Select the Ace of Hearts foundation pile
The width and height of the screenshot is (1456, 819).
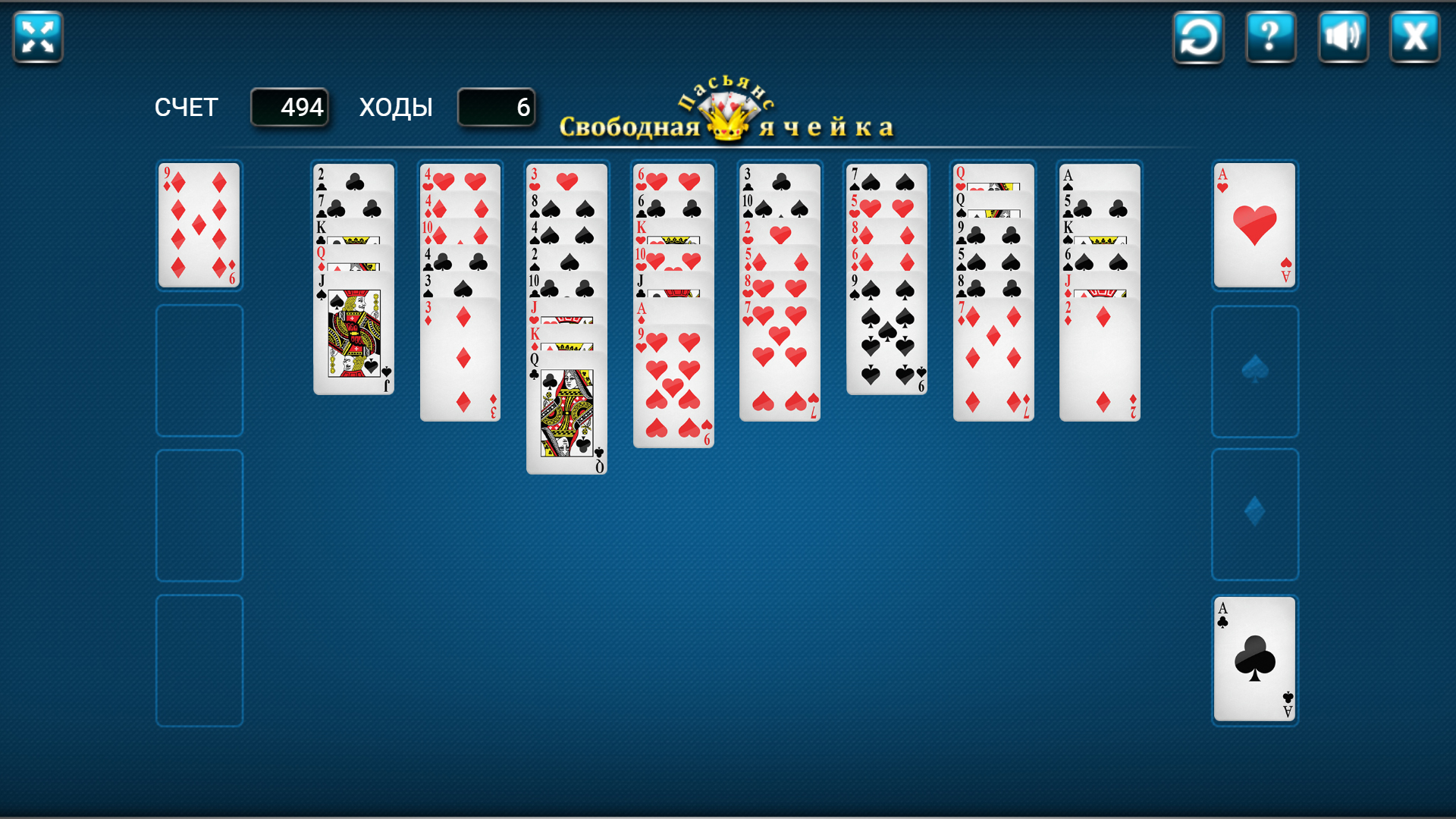coord(1254,225)
